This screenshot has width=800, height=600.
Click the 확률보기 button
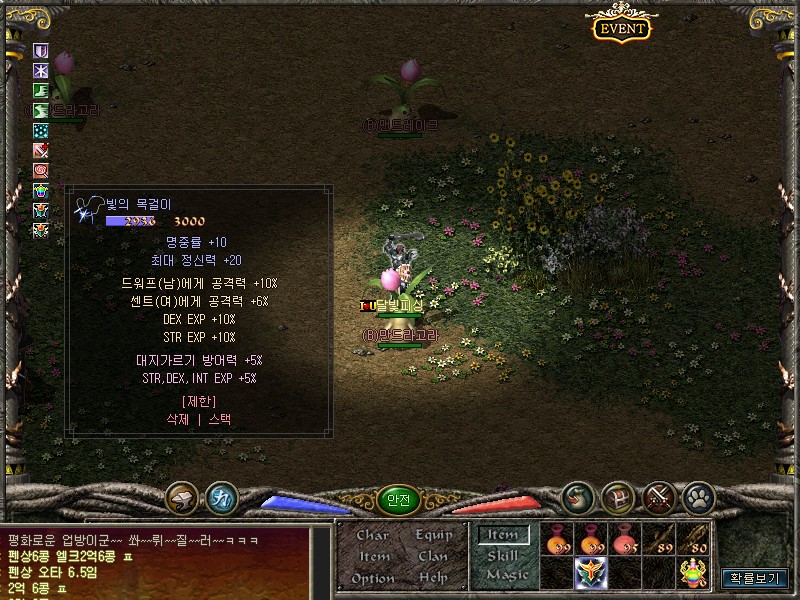754,578
